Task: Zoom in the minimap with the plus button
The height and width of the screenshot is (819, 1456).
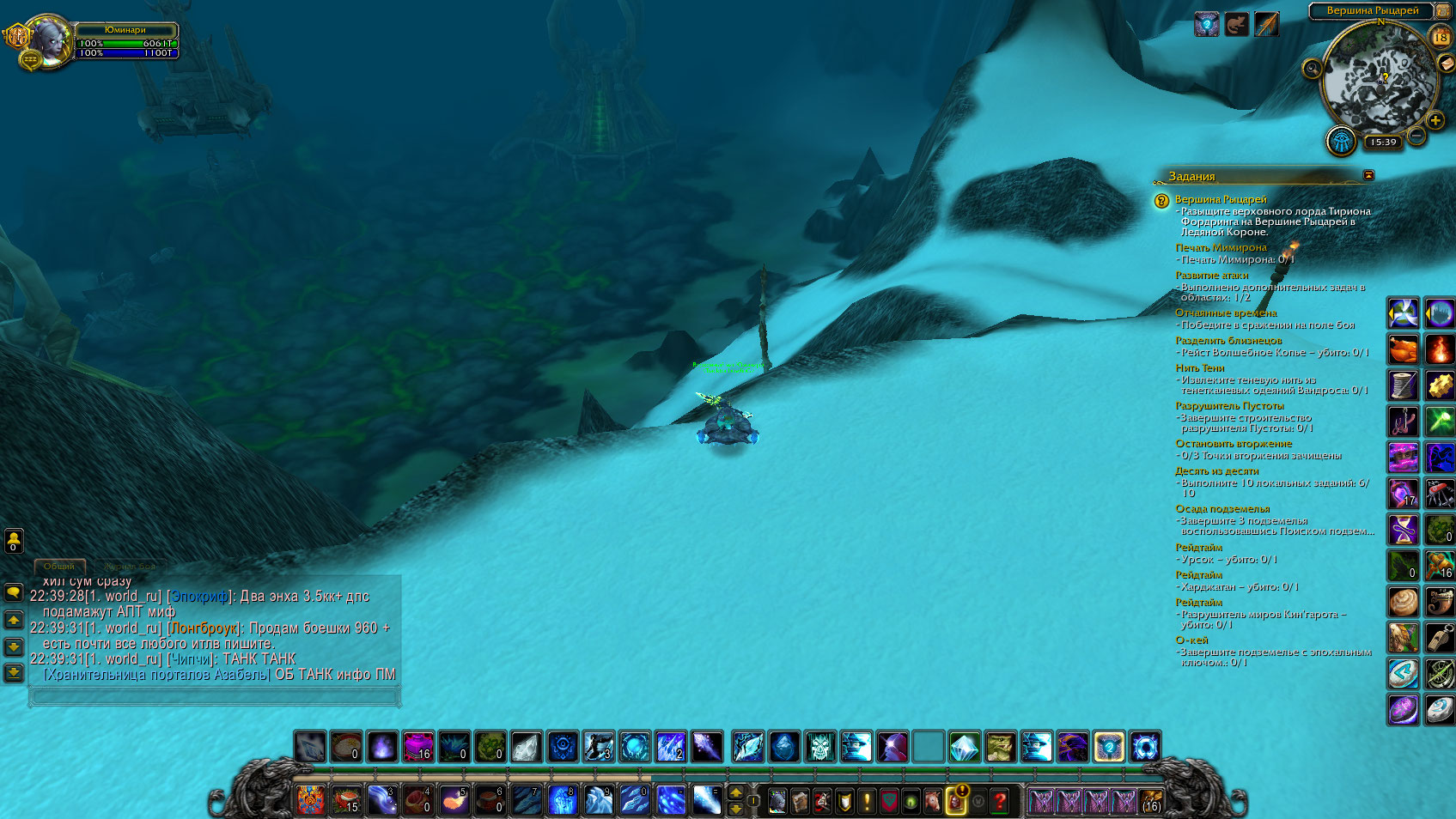Action: pyautogui.click(x=1435, y=121)
